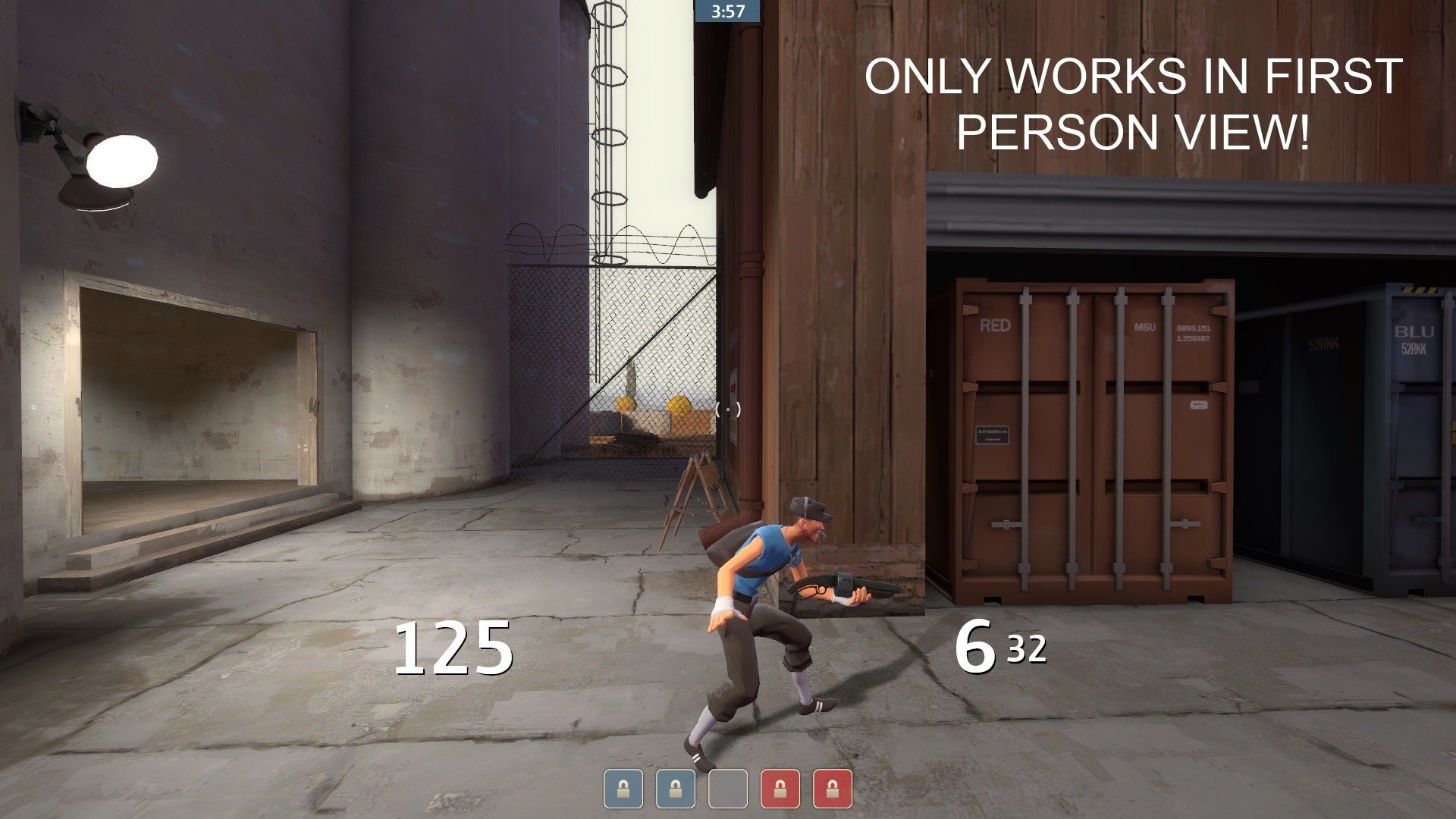Select the neutral gray control point icon
The width and height of the screenshot is (1456, 819).
tap(727, 789)
